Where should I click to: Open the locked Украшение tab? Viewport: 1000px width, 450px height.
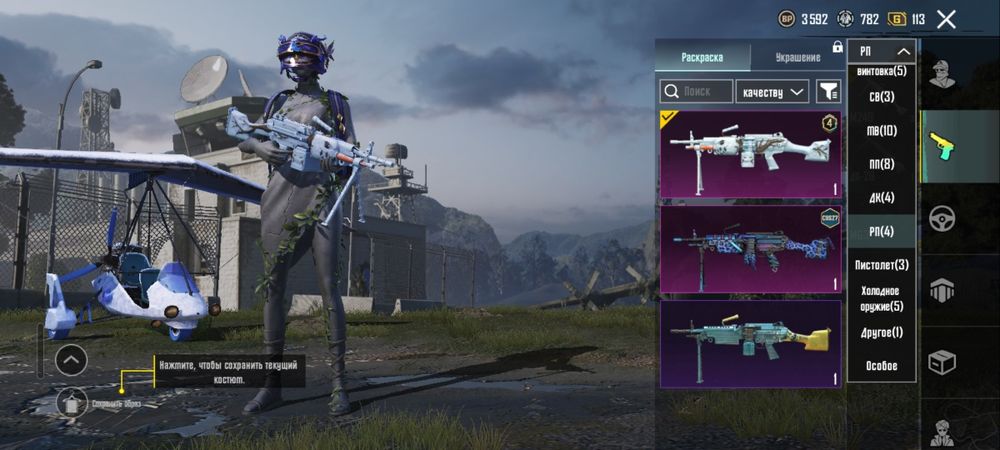[797, 57]
